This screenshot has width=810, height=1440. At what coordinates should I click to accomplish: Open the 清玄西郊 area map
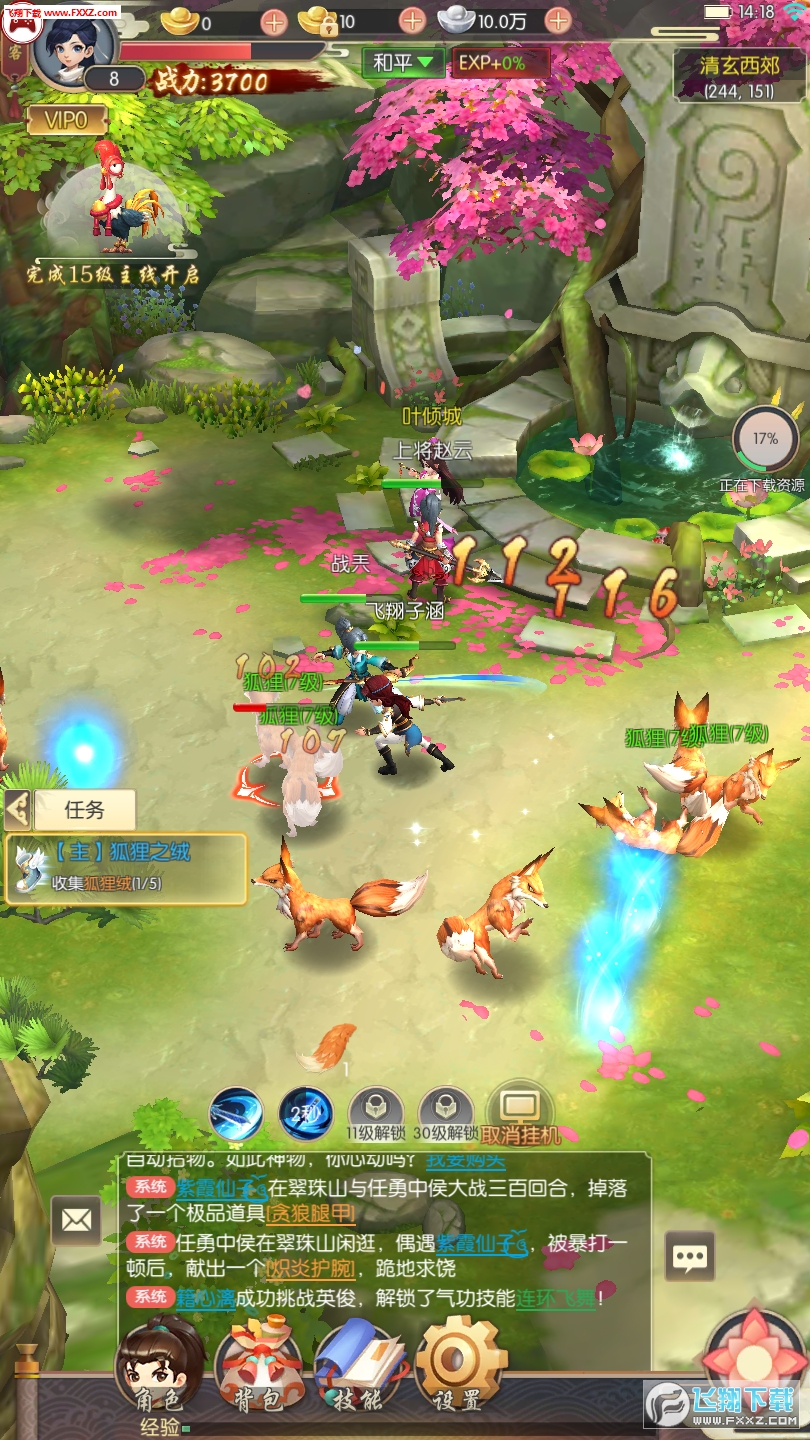tap(739, 76)
